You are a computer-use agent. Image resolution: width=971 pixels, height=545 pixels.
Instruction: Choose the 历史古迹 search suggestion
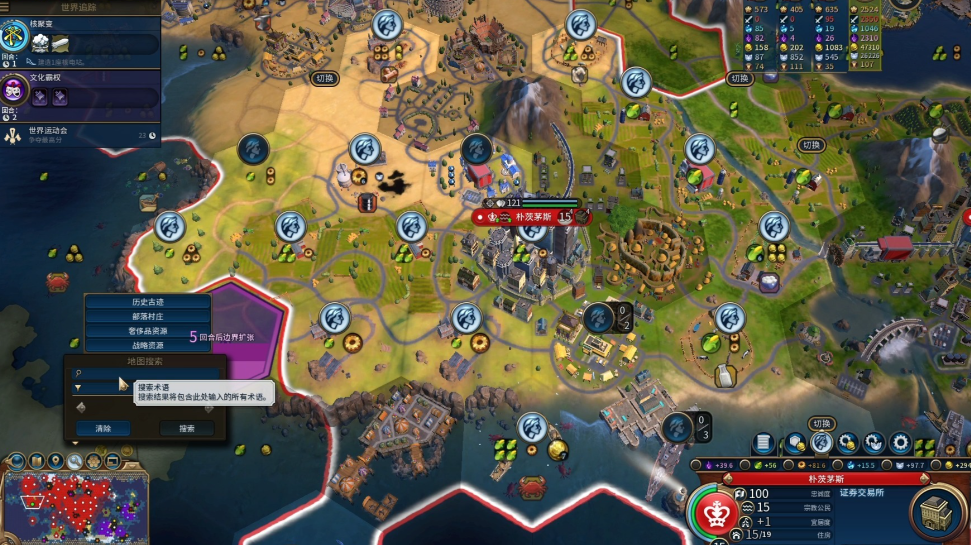click(x=147, y=302)
